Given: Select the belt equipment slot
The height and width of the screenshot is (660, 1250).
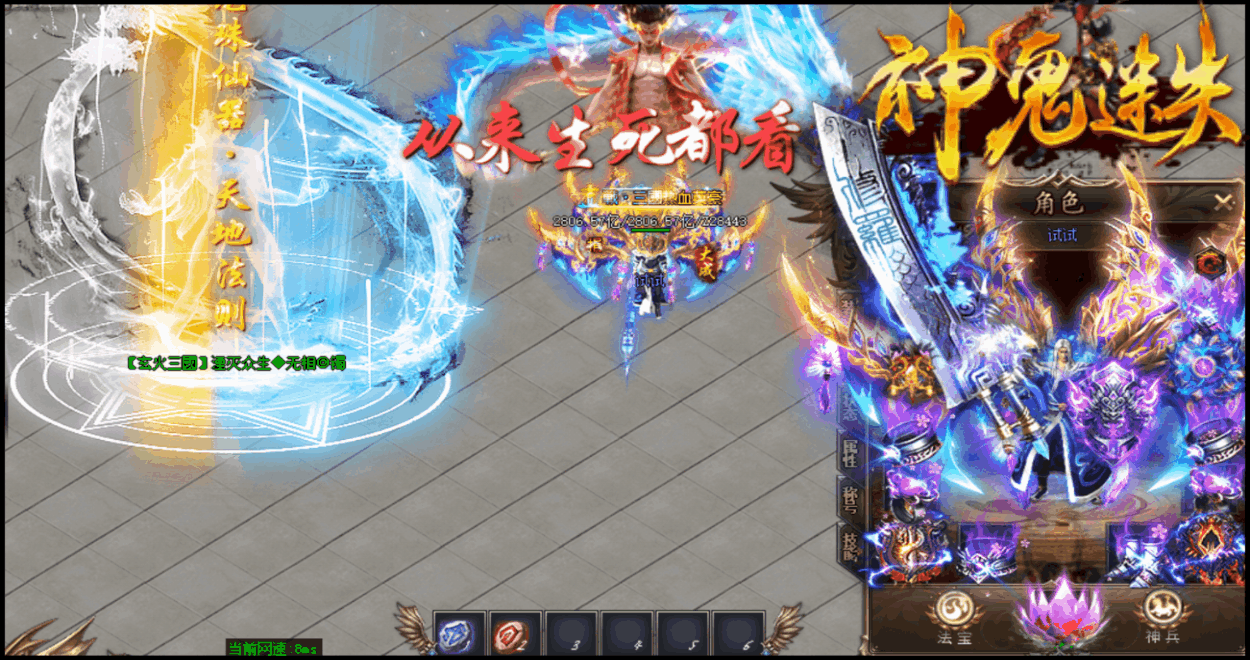Looking at the screenshot, I should 987,550.
